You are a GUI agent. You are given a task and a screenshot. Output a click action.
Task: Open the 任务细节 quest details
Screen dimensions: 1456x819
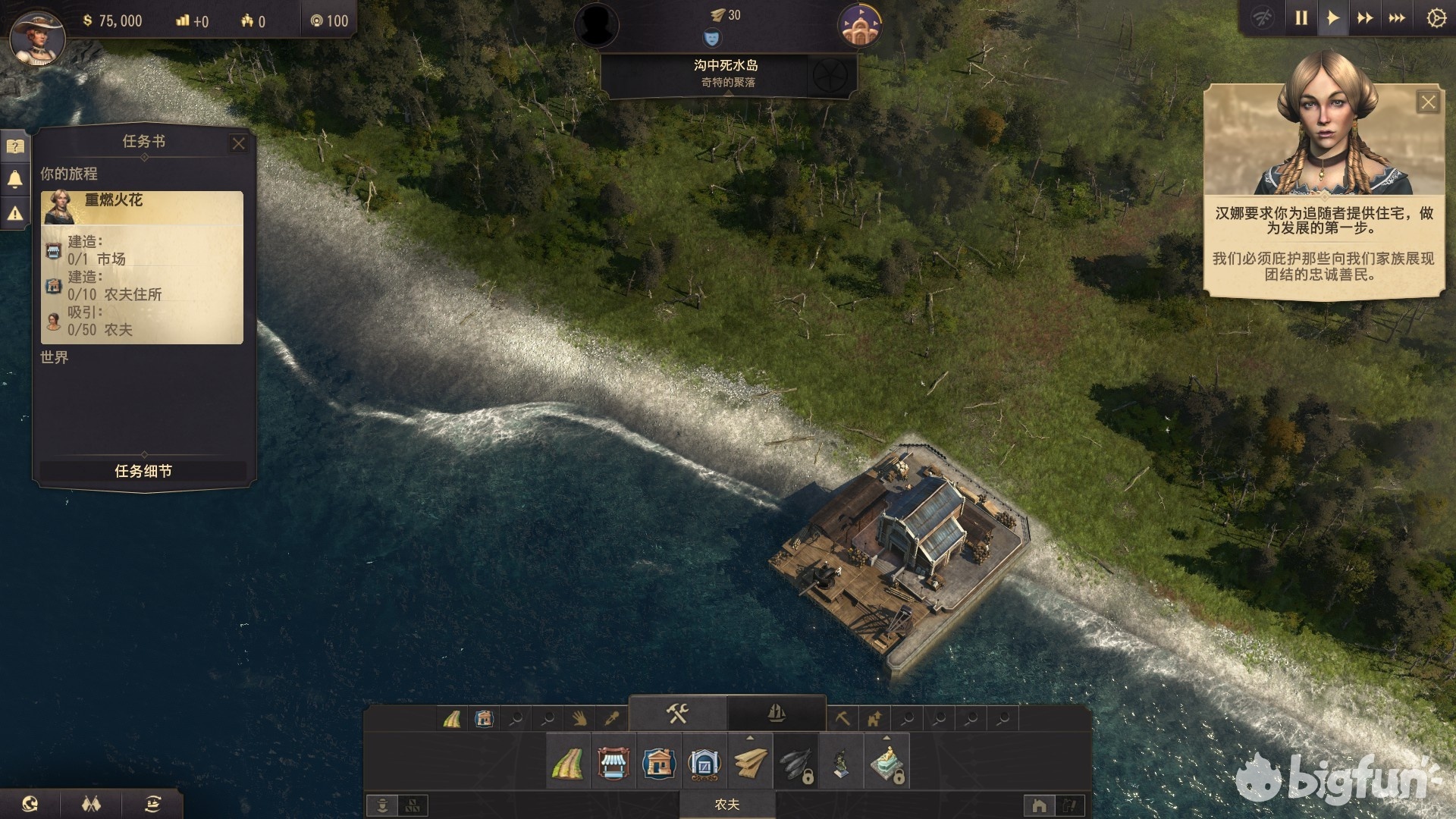pos(143,471)
